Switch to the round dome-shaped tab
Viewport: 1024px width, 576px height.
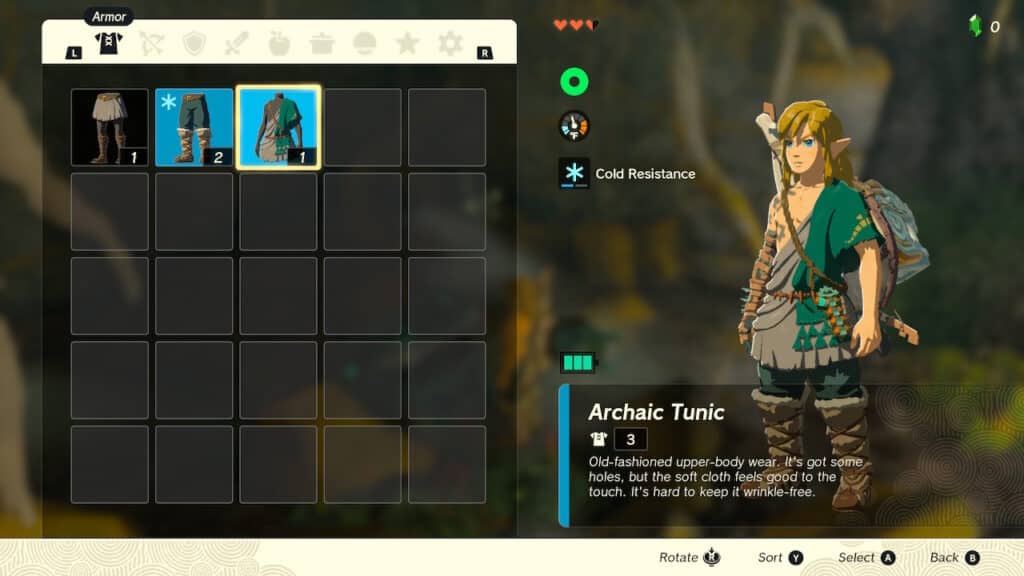[x=365, y=43]
